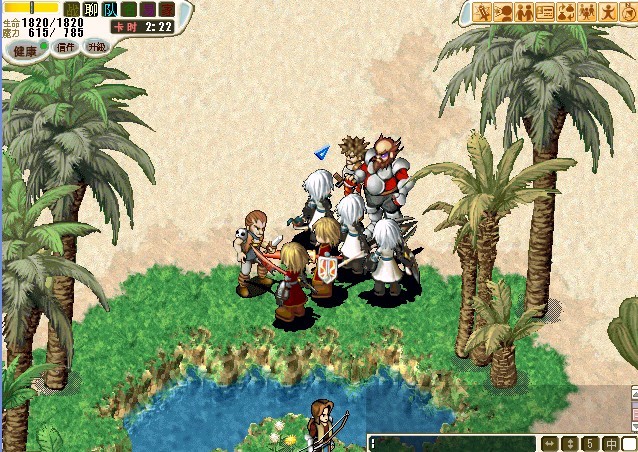
Task: Activate the duel icon with crossed sword
Action: click(482, 13)
